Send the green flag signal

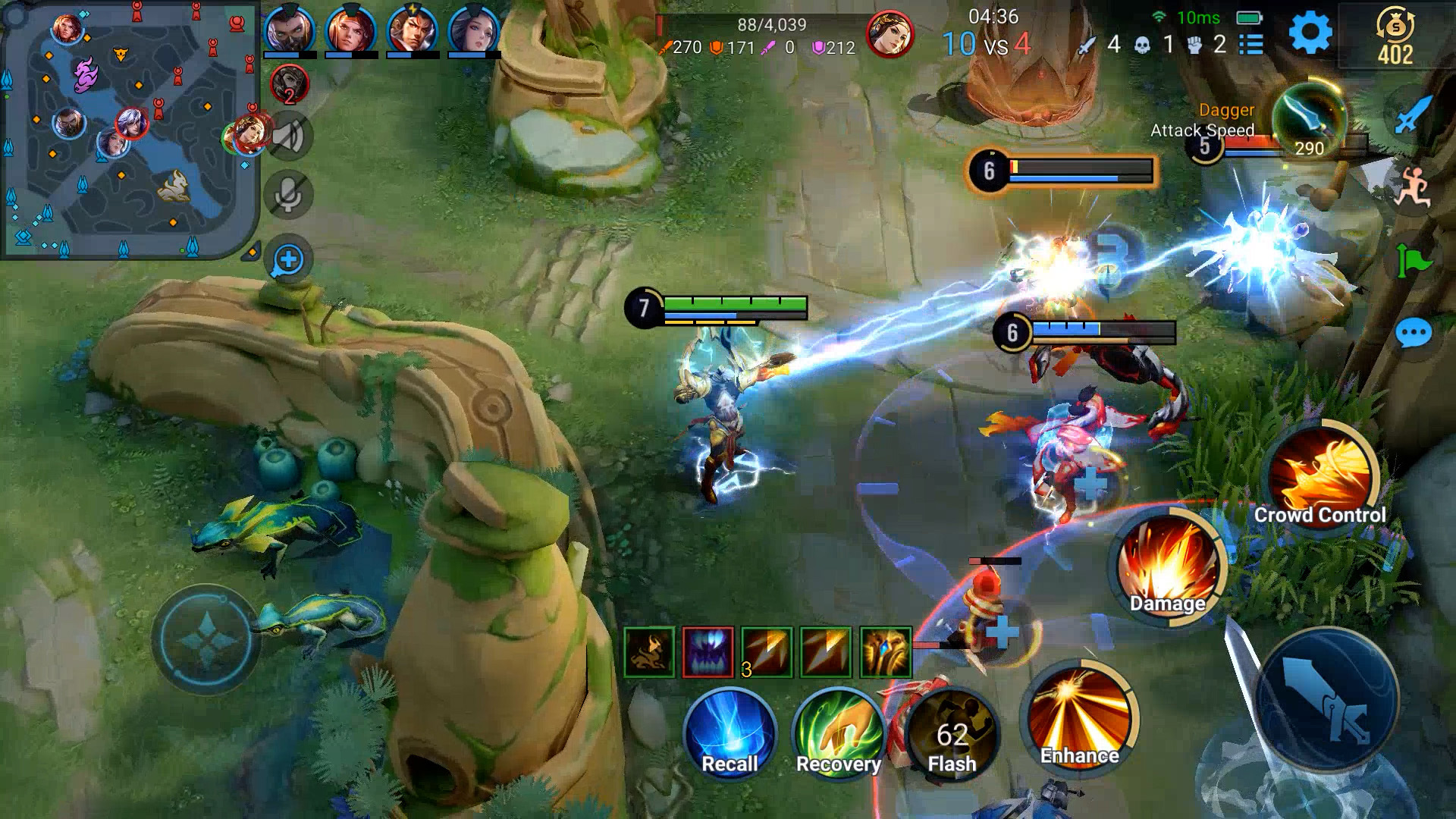click(x=1413, y=262)
